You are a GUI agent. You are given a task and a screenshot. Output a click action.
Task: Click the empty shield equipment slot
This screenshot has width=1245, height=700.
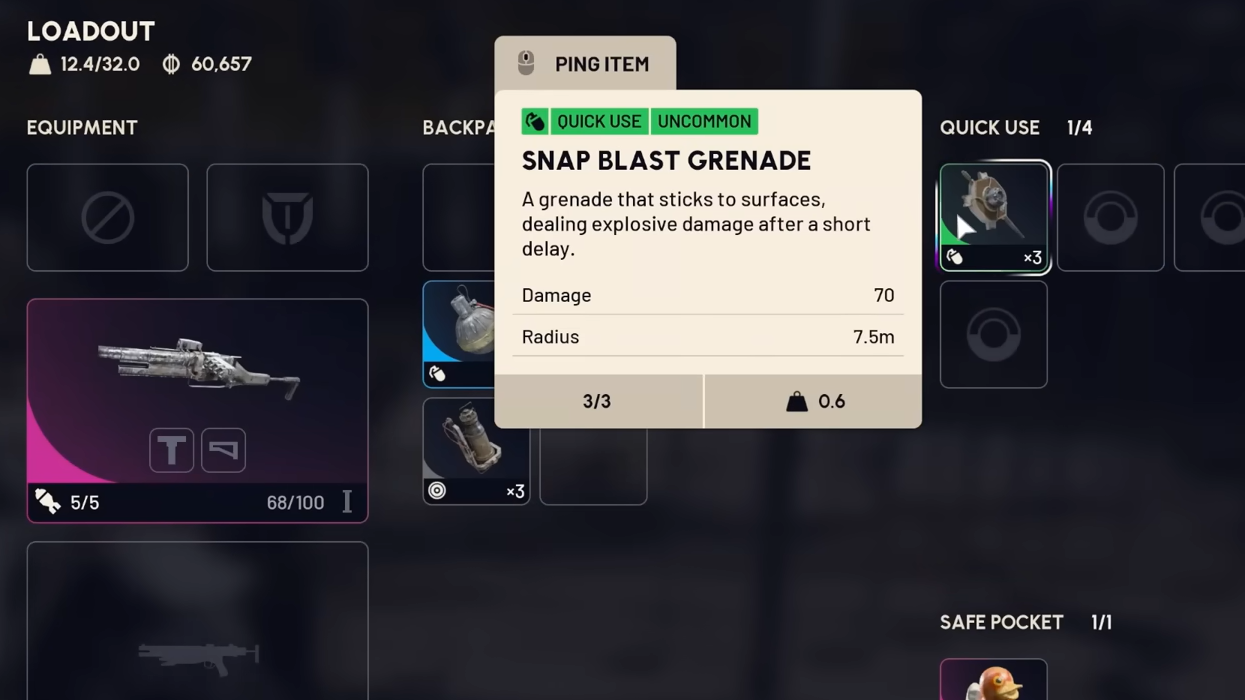point(287,218)
